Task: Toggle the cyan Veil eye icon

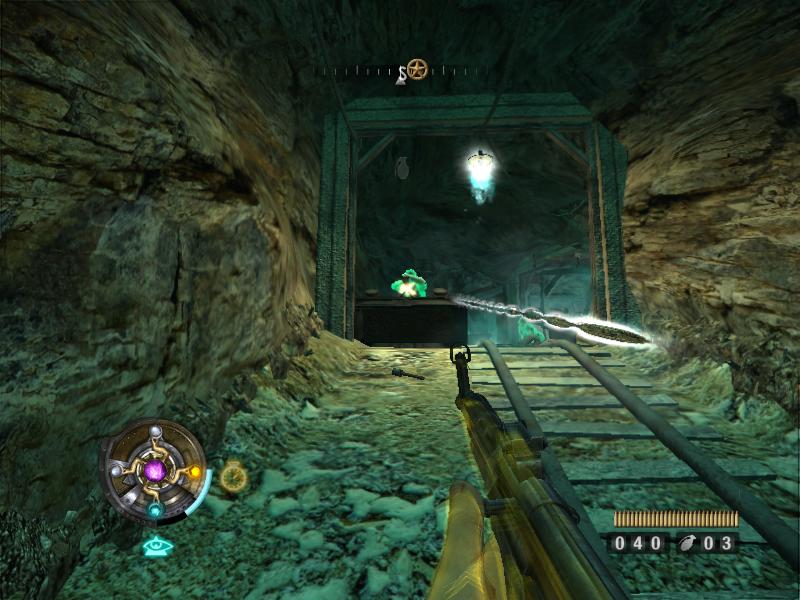Action: pyautogui.click(x=156, y=546)
